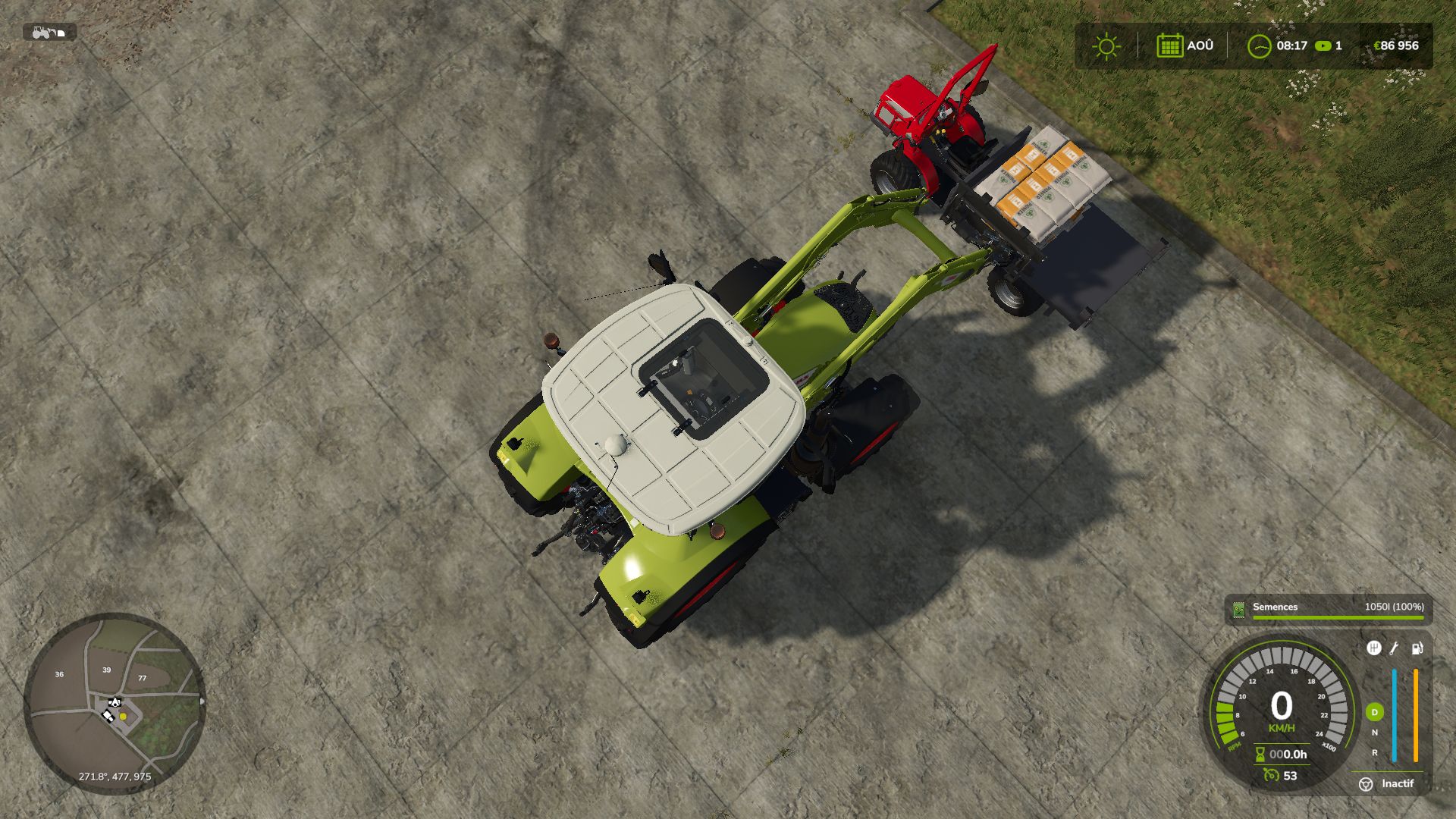Click the tractor icon in top-left corner

tap(42, 32)
